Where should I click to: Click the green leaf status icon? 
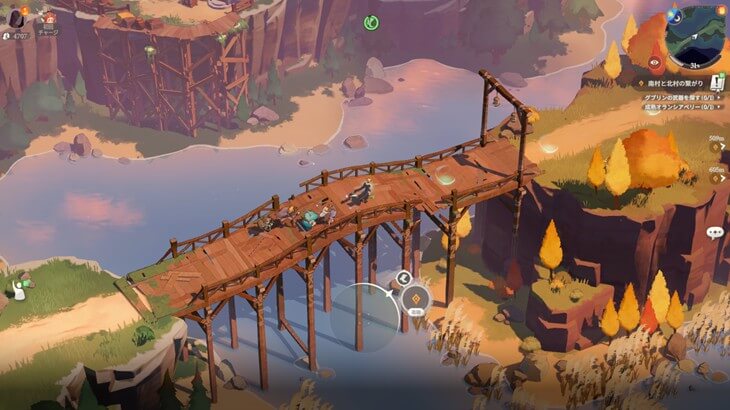click(x=372, y=20)
